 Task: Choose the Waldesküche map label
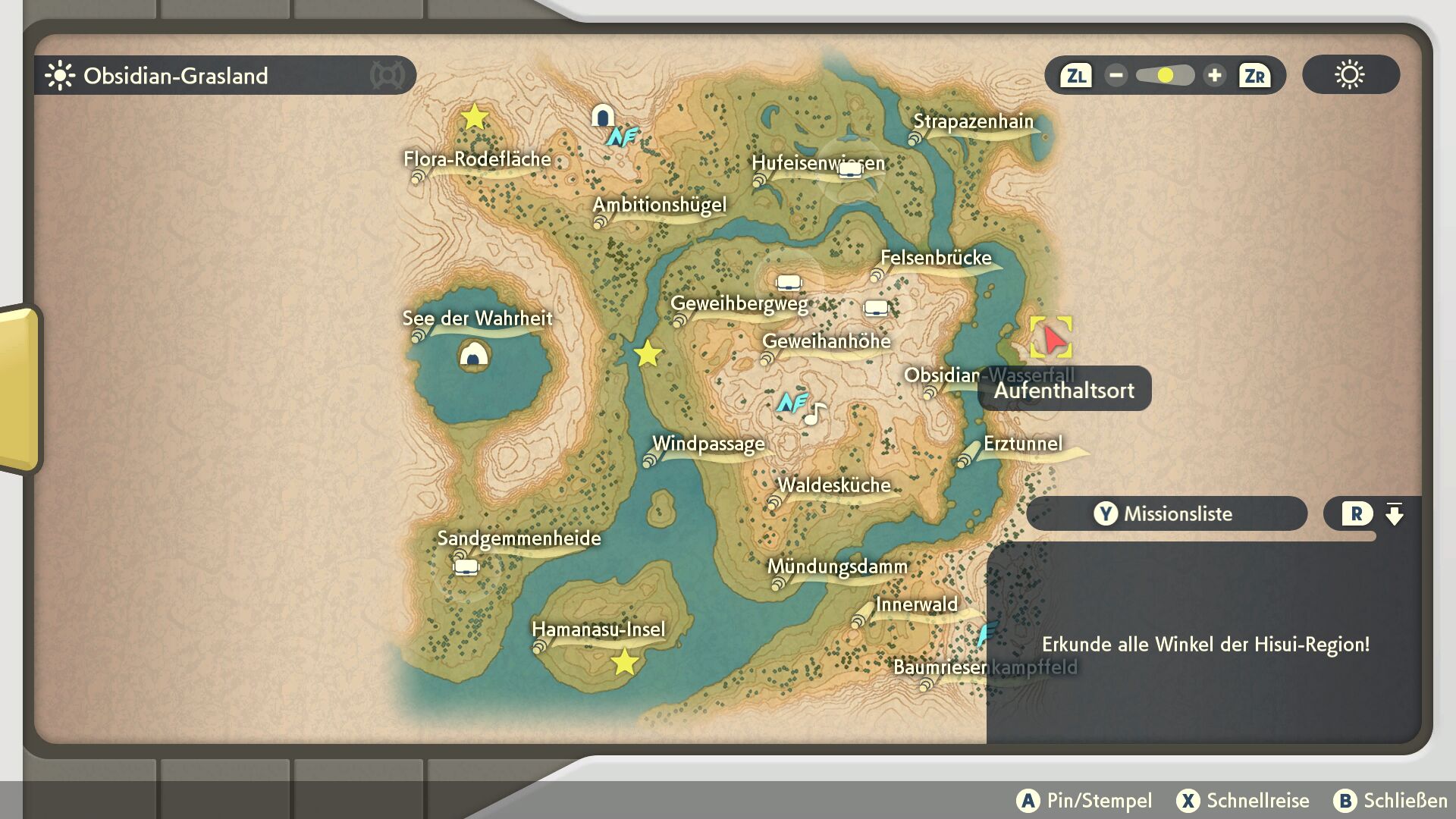(x=833, y=486)
